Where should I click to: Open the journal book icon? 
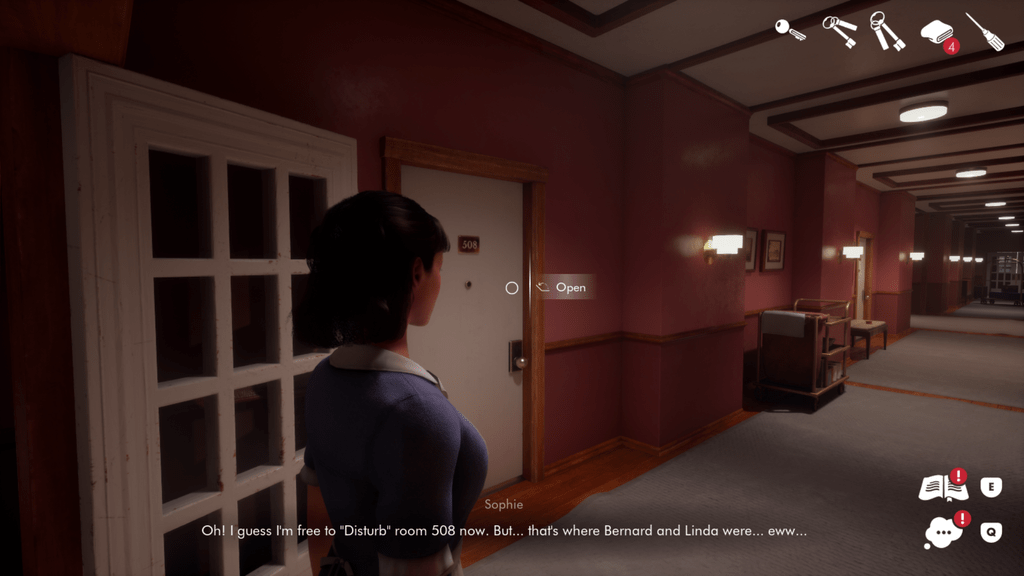coord(942,488)
